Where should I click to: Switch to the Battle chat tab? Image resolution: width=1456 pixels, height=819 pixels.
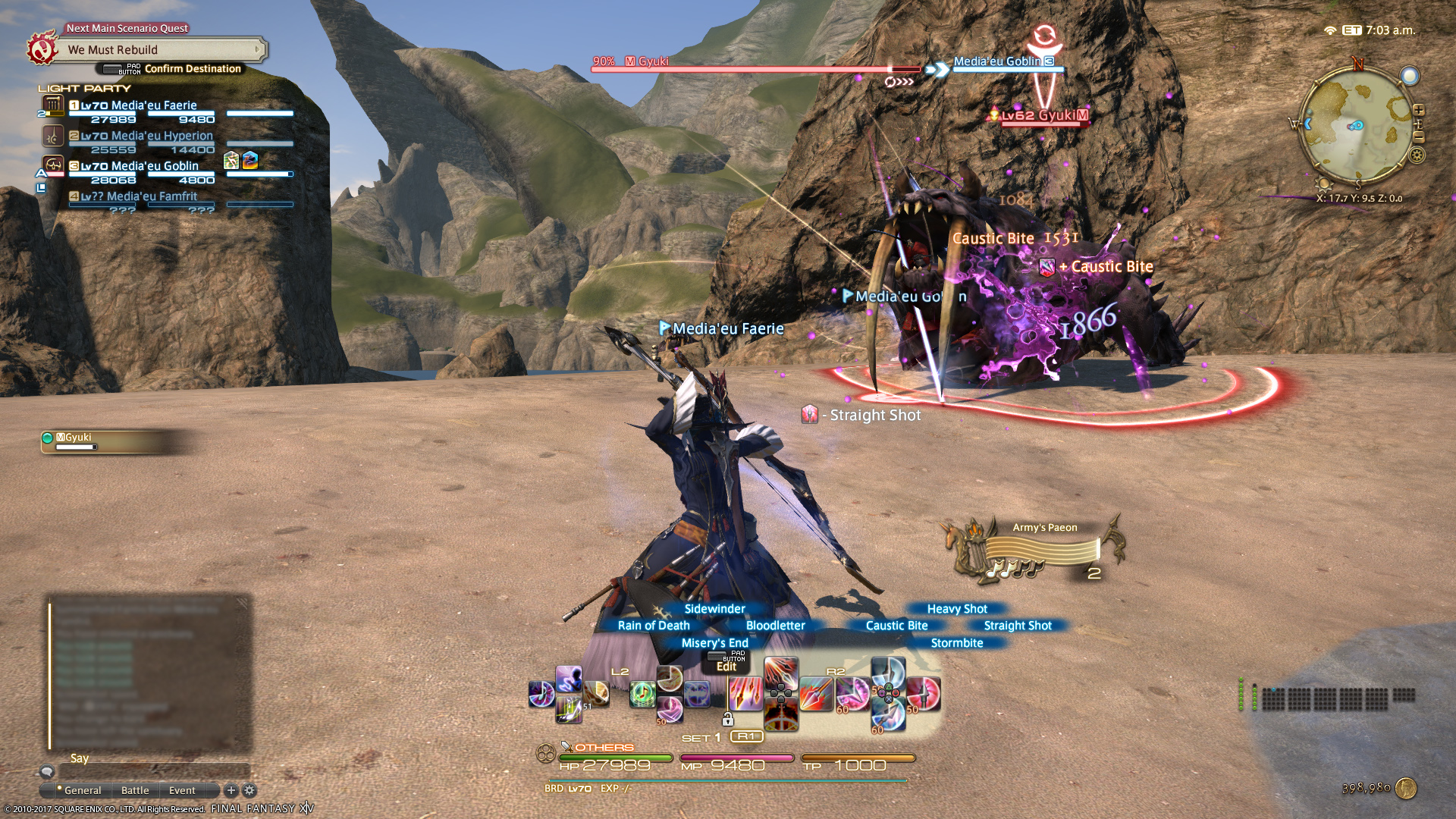[135, 790]
